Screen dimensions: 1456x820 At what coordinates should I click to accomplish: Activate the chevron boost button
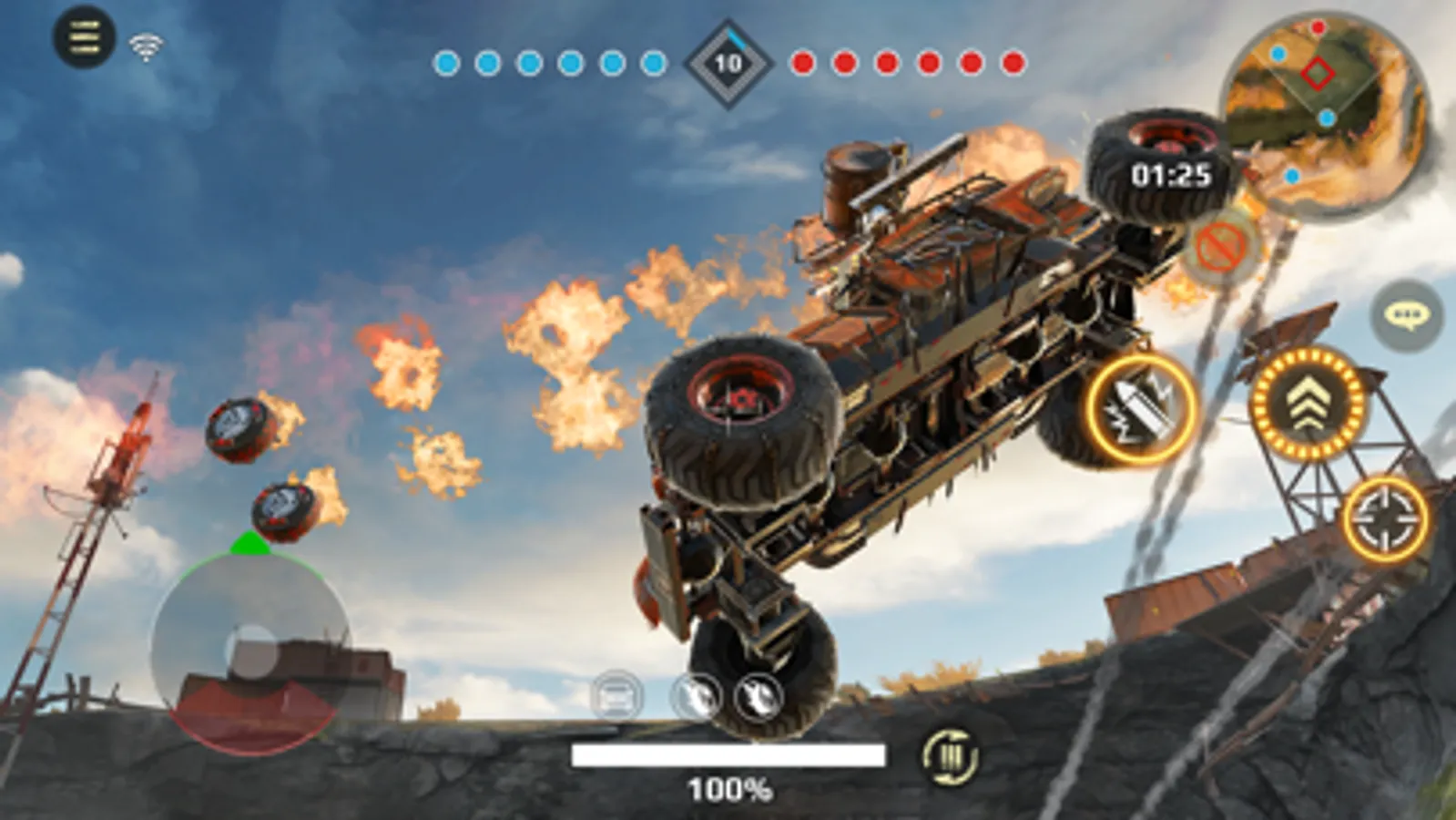click(x=1308, y=403)
